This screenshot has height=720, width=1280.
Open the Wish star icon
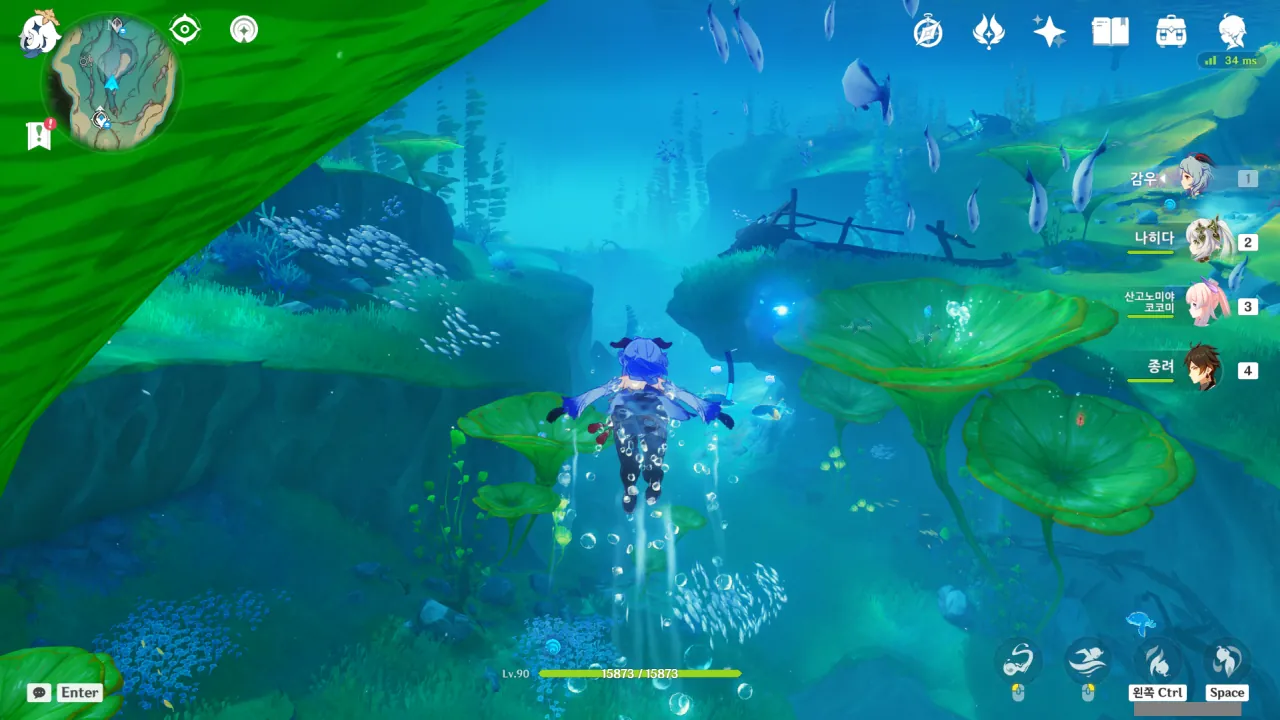[1049, 32]
